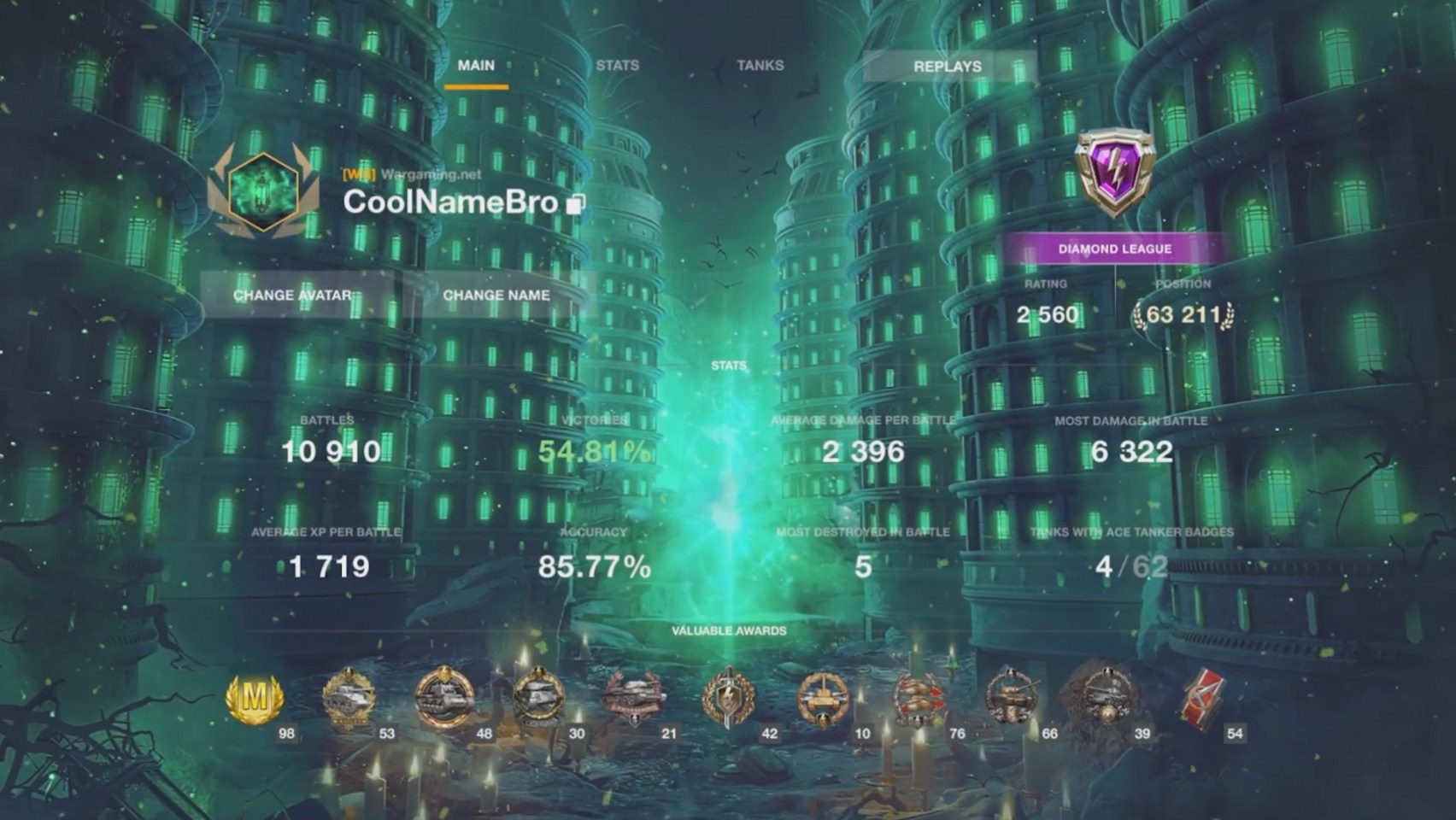Viewport: 1456px width, 820px height.
Task: View the award medal with count 42
Action: pyautogui.click(x=729, y=699)
